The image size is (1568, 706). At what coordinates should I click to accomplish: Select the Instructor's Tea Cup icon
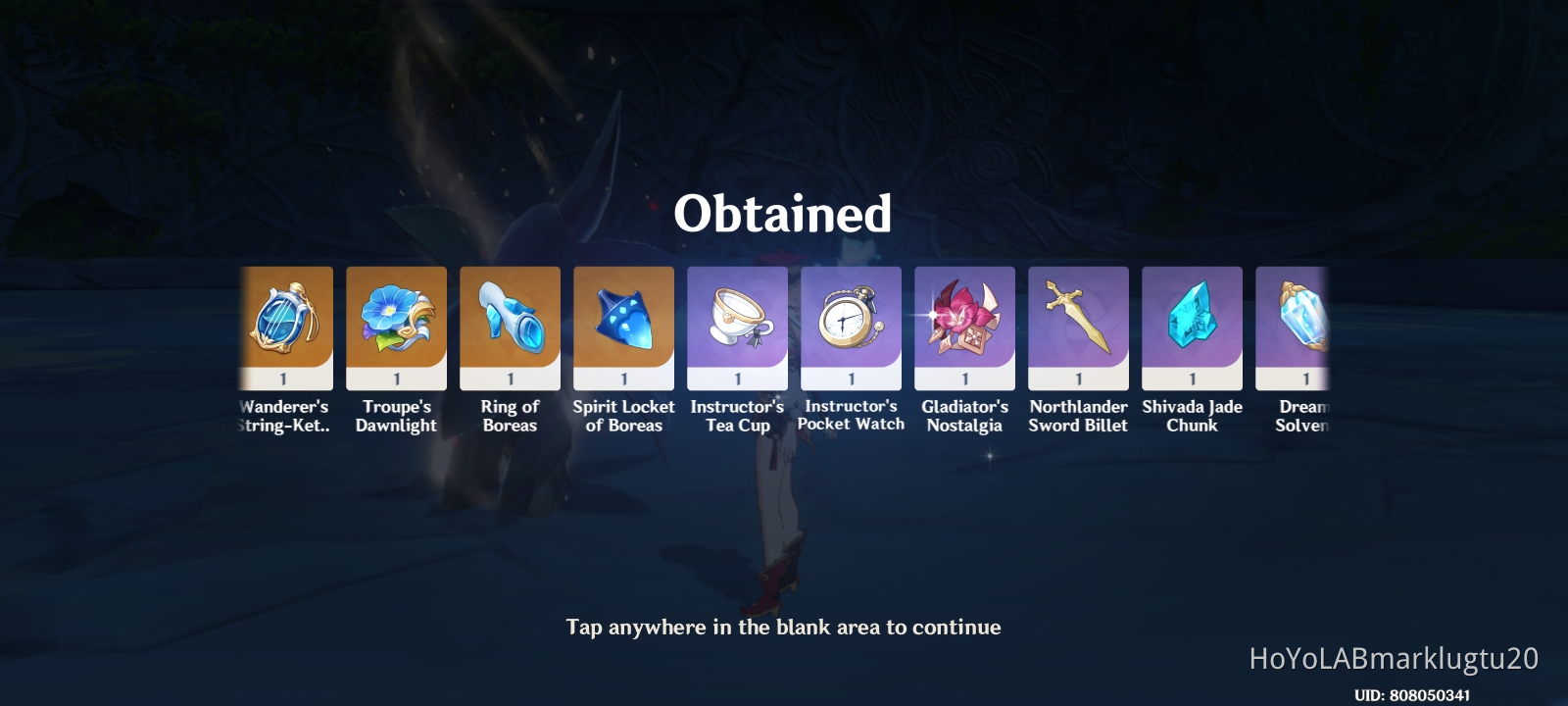(x=737, y=324)
